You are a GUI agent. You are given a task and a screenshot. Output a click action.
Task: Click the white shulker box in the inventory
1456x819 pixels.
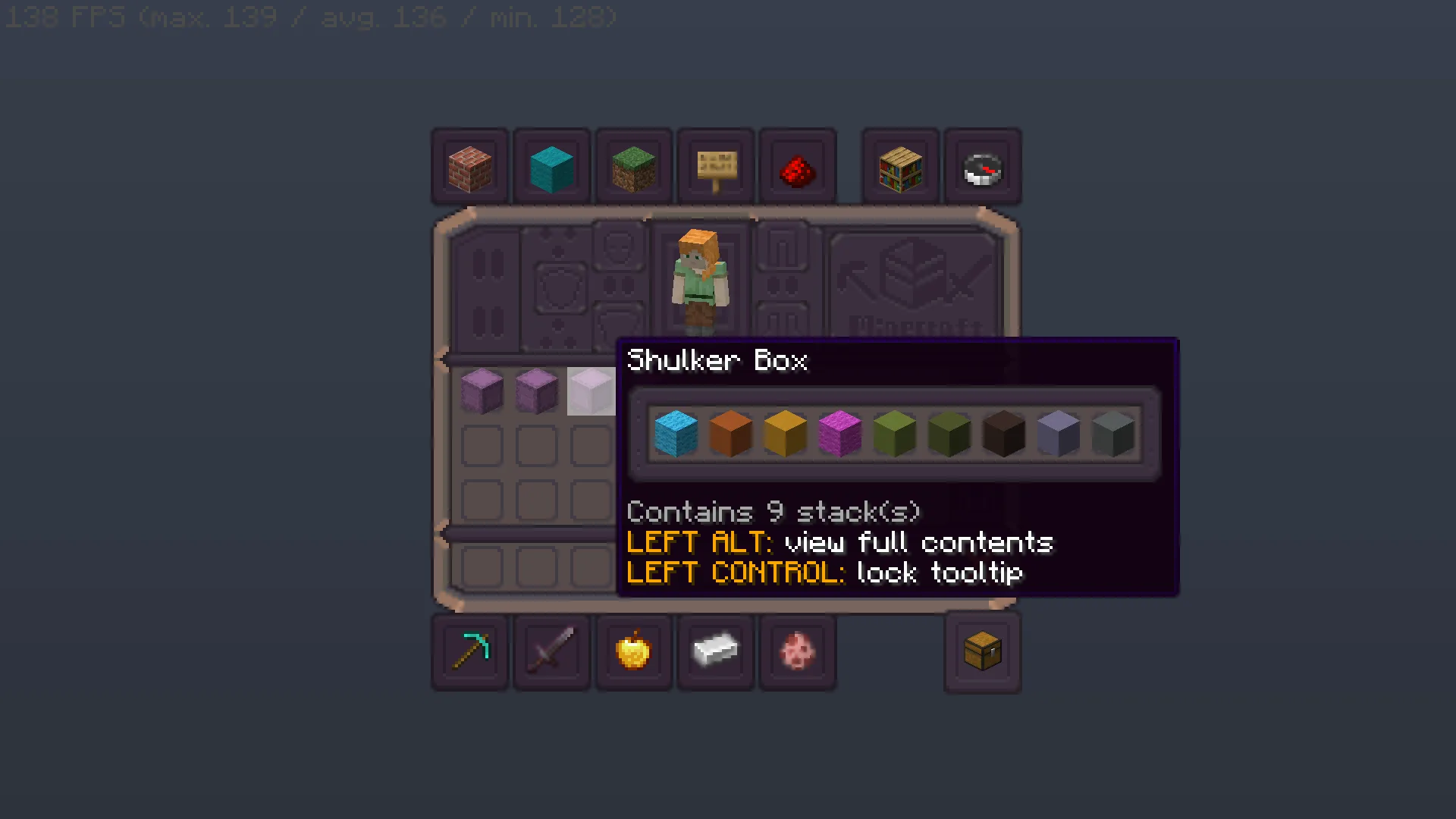[x=591, y=391]
